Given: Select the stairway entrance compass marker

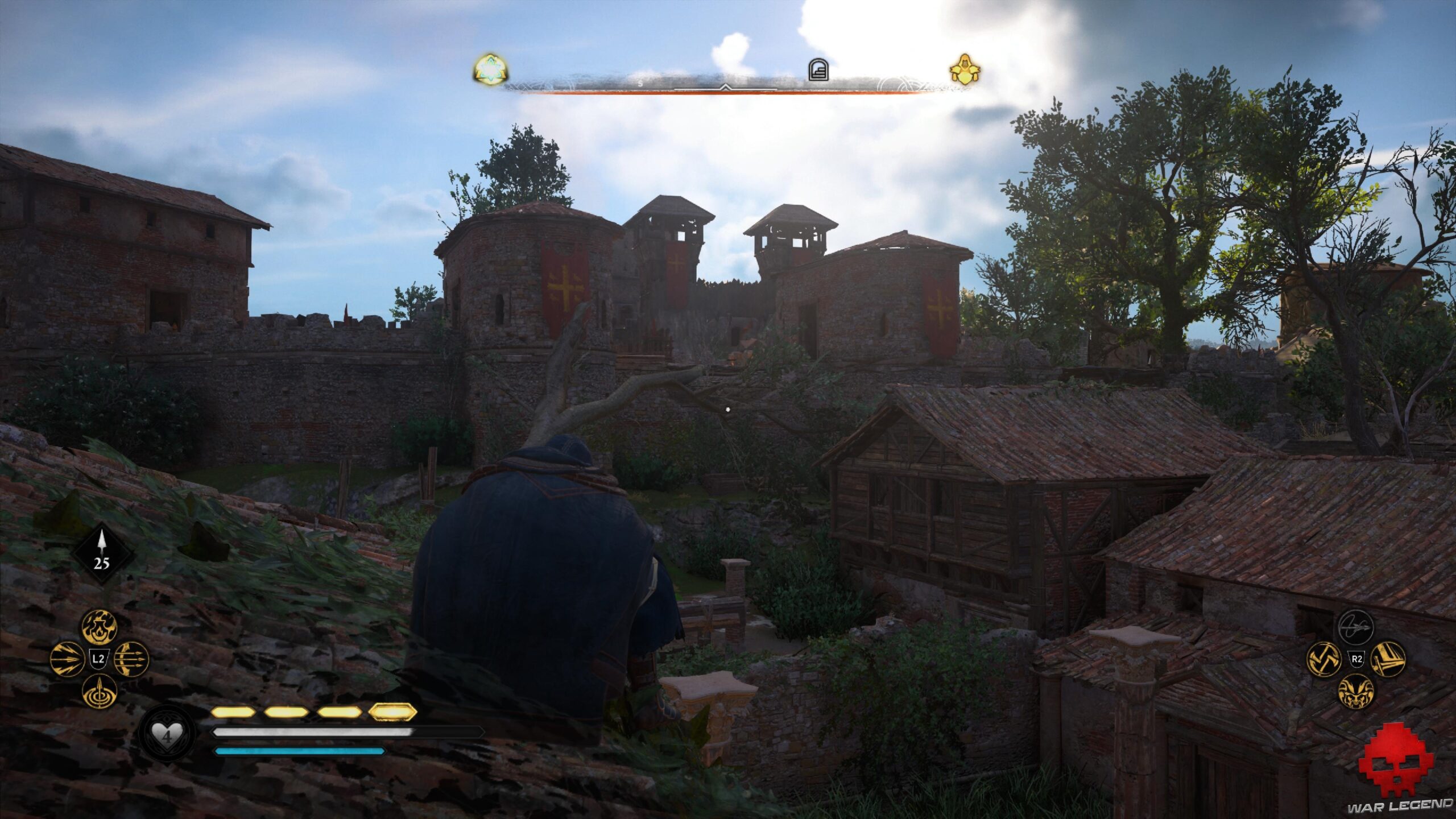Looking at the screenshot, I should [818, 71].
